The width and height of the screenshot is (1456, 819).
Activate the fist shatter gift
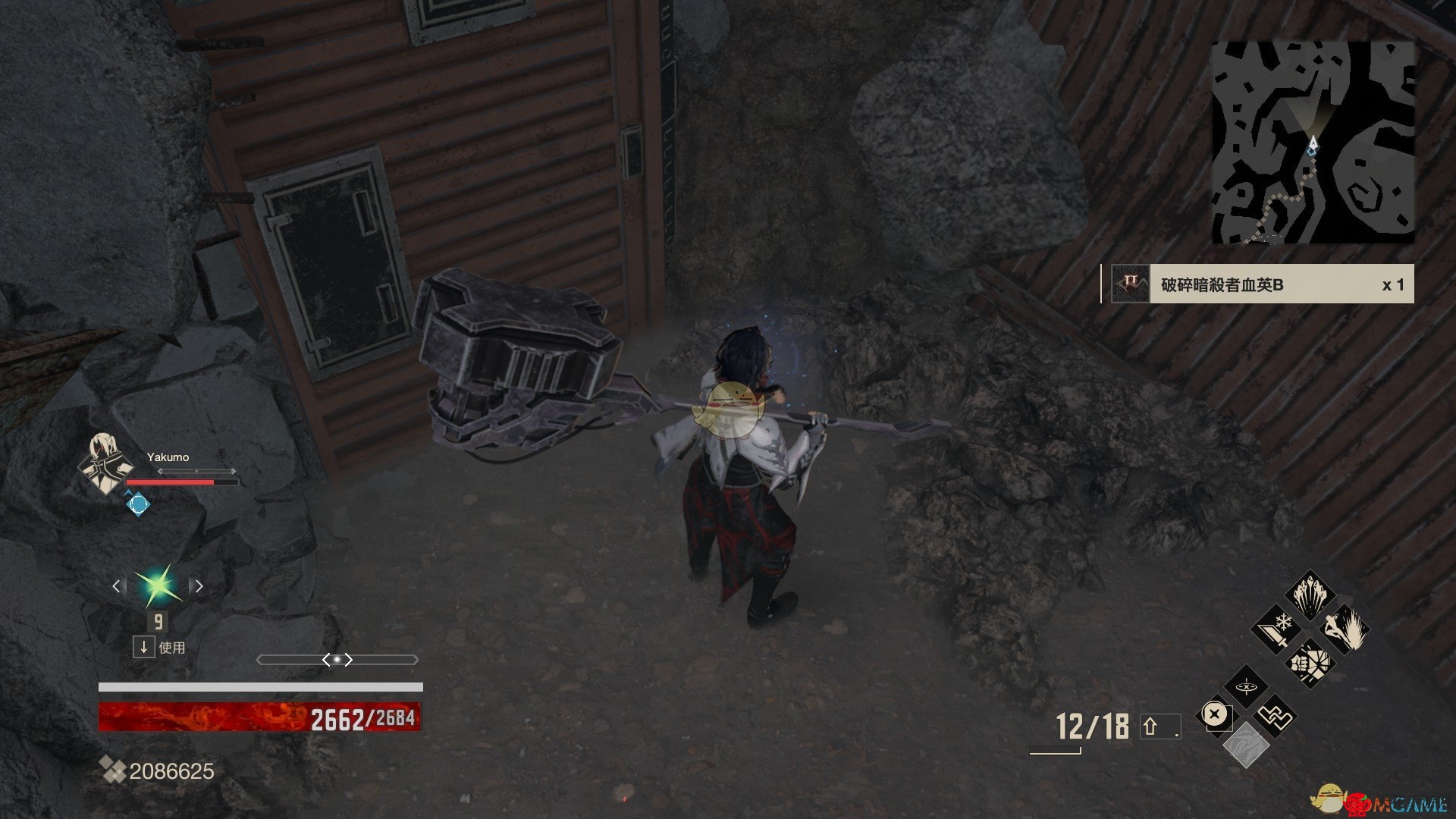(1310, 662)
